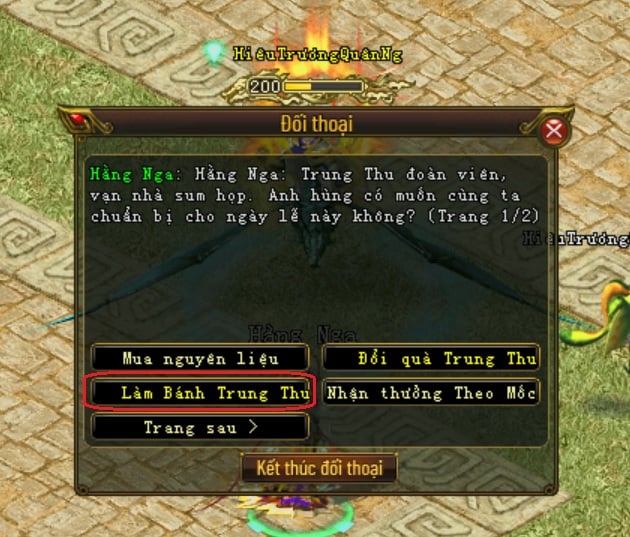Go to next page with "Trang sau"
Image resolution: width=630 pixels, height=537 pixels.
click(200, 427)
